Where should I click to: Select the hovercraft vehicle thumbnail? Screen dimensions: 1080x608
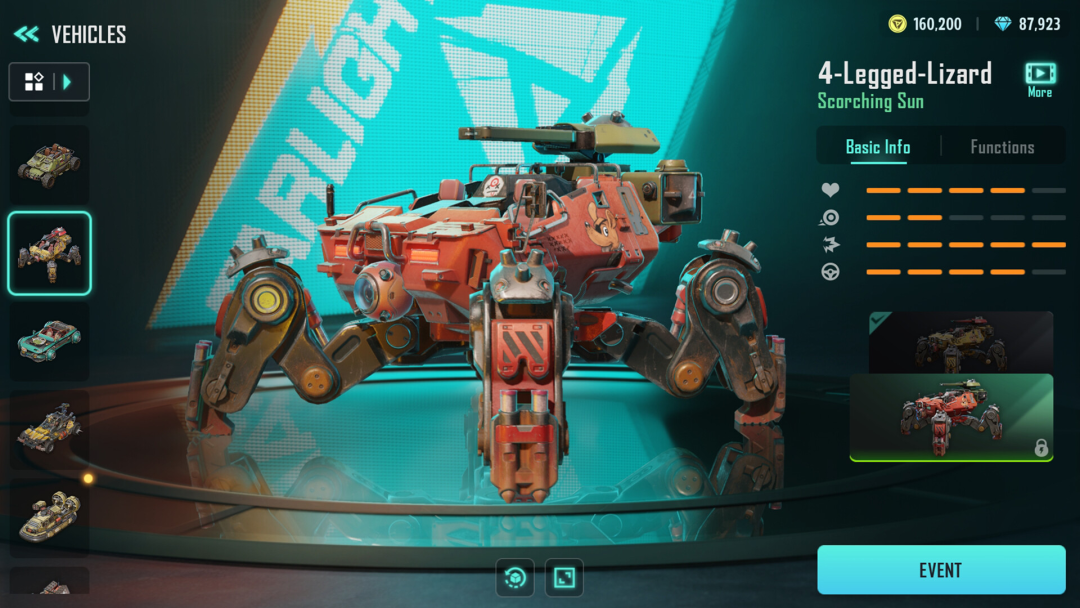tap(49, 517)
